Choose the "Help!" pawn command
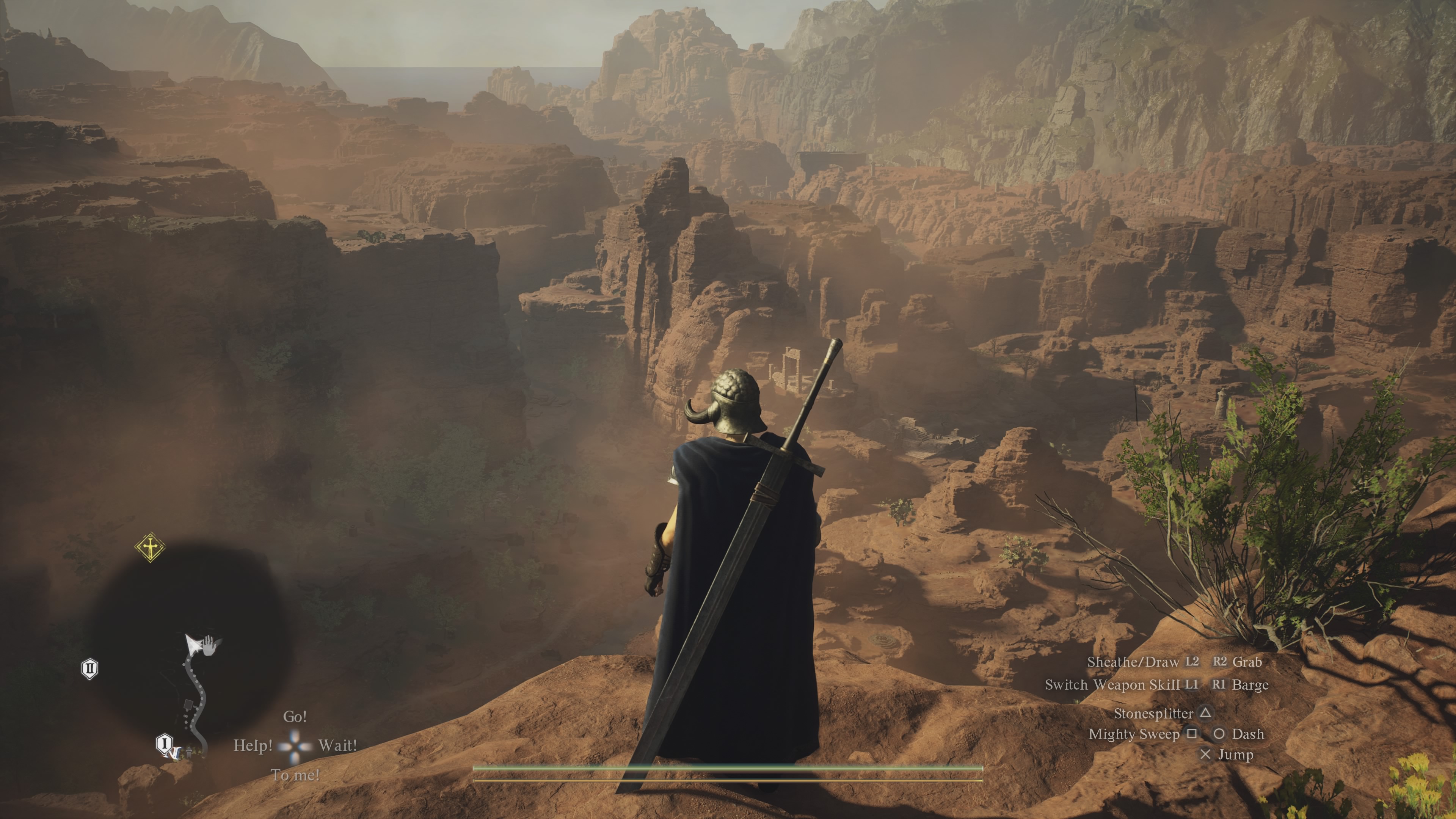 point(253,745)
